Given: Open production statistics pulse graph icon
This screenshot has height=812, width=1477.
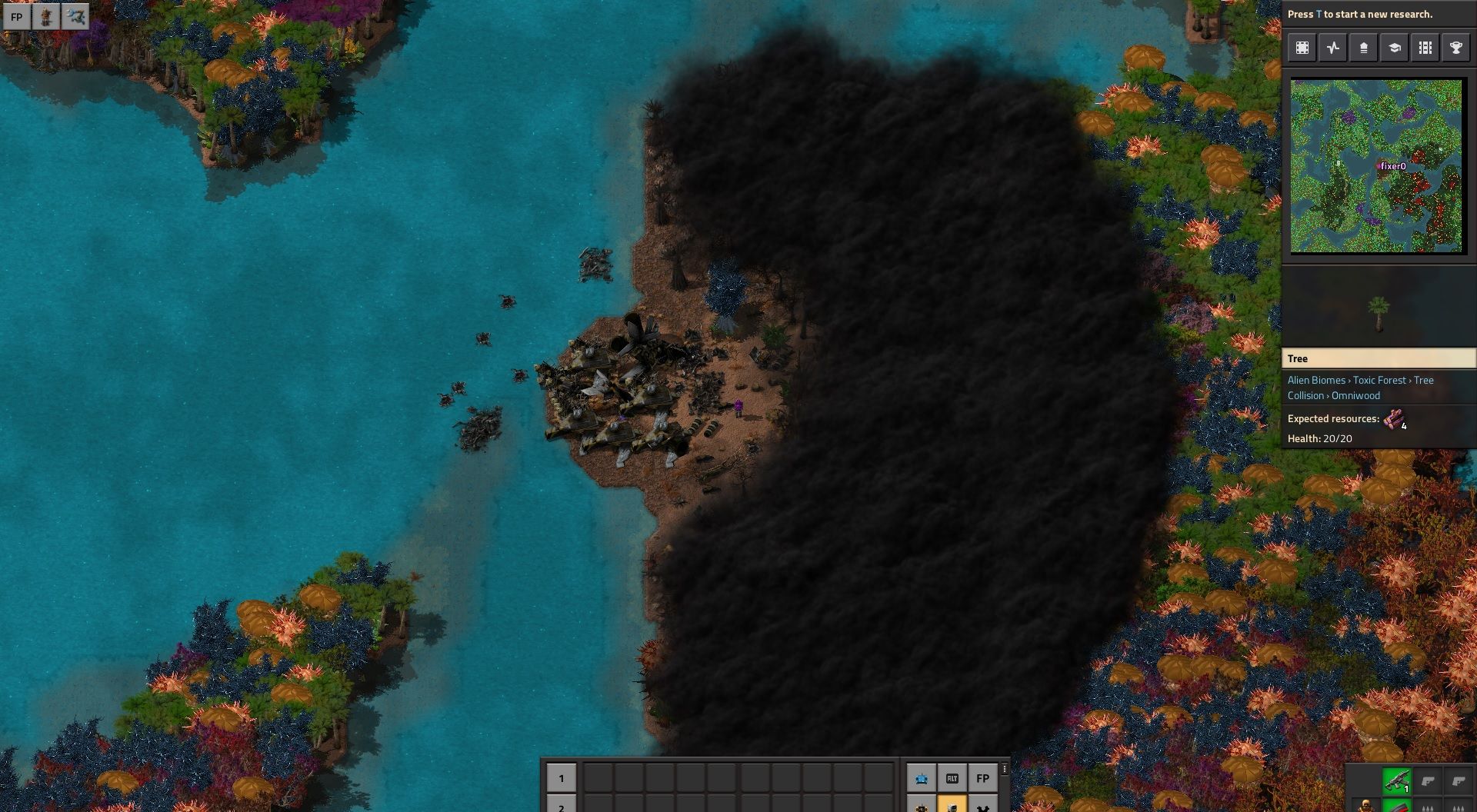Looking at the screenshot, I should (1333, 48).
